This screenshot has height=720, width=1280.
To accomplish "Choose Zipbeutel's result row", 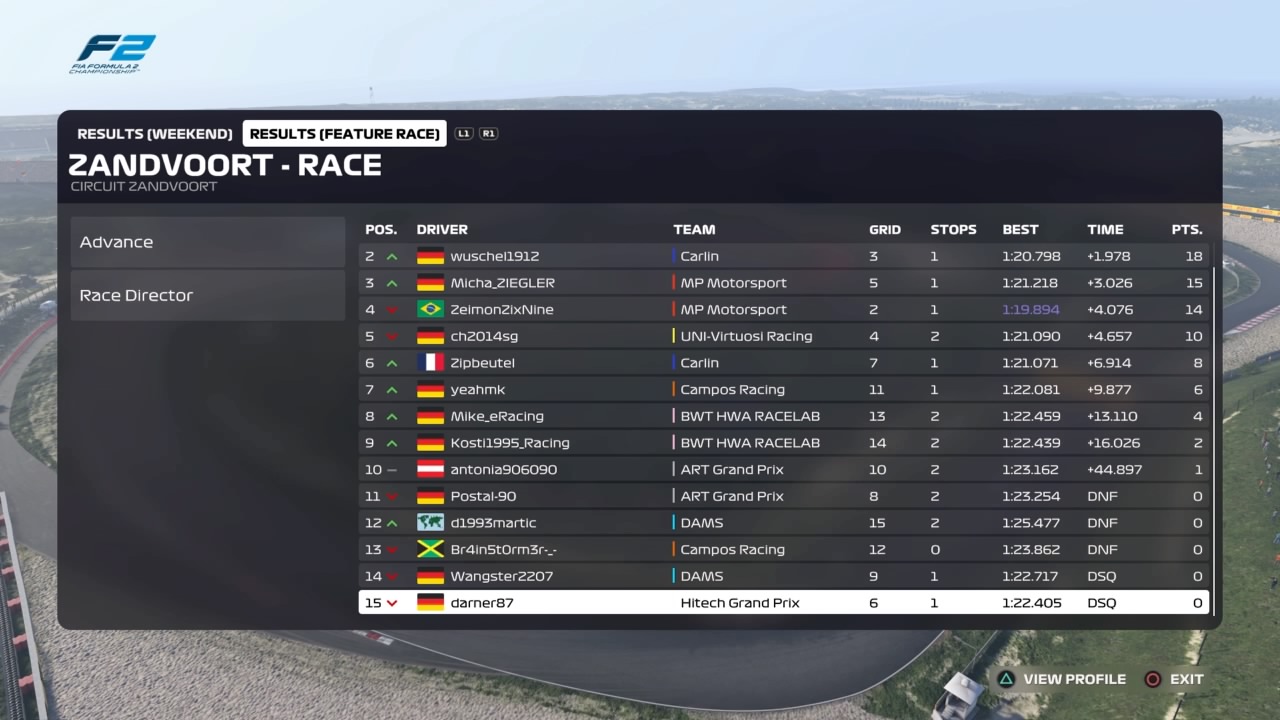I will tap(783, 363).
